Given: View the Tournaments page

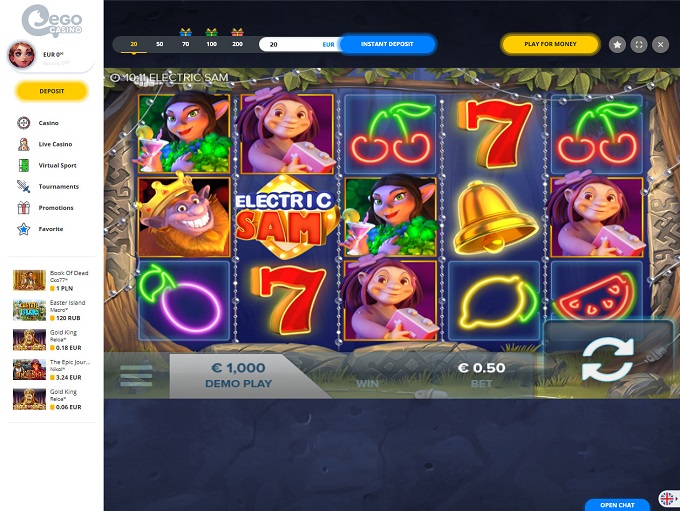Looking at the screenshot, I should tap(58, 186).
